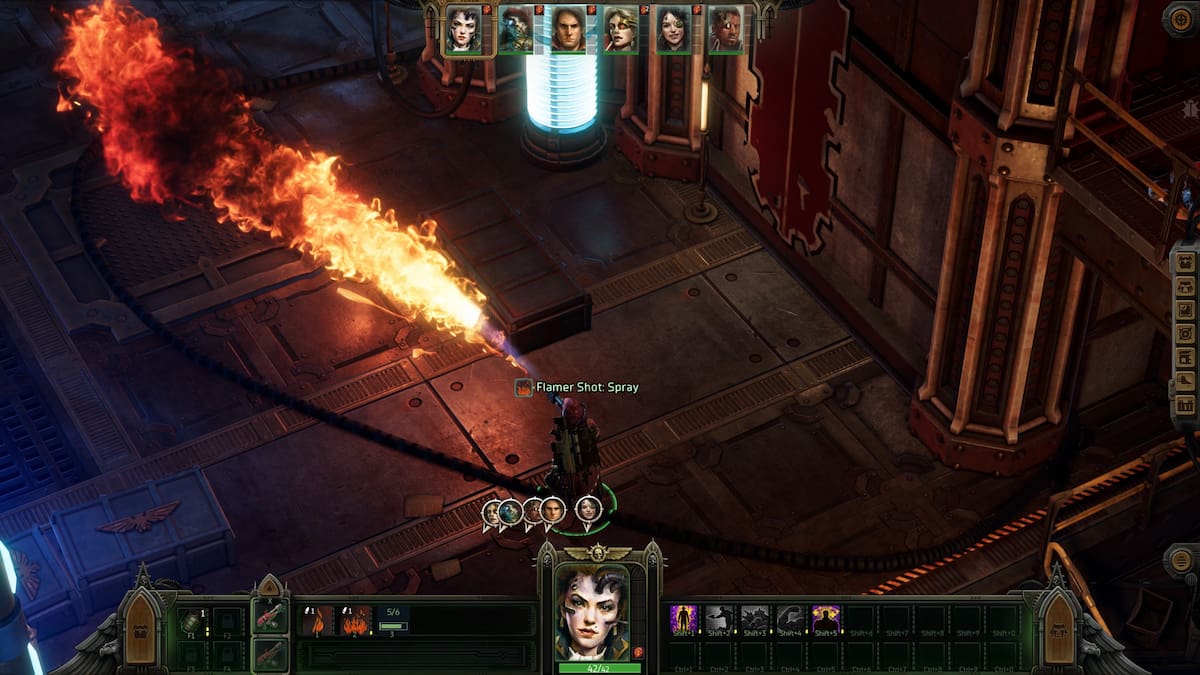This screenshot has width=1200, height=675.
Task: Switch to the second weapon set below
Action: [270, 654]
